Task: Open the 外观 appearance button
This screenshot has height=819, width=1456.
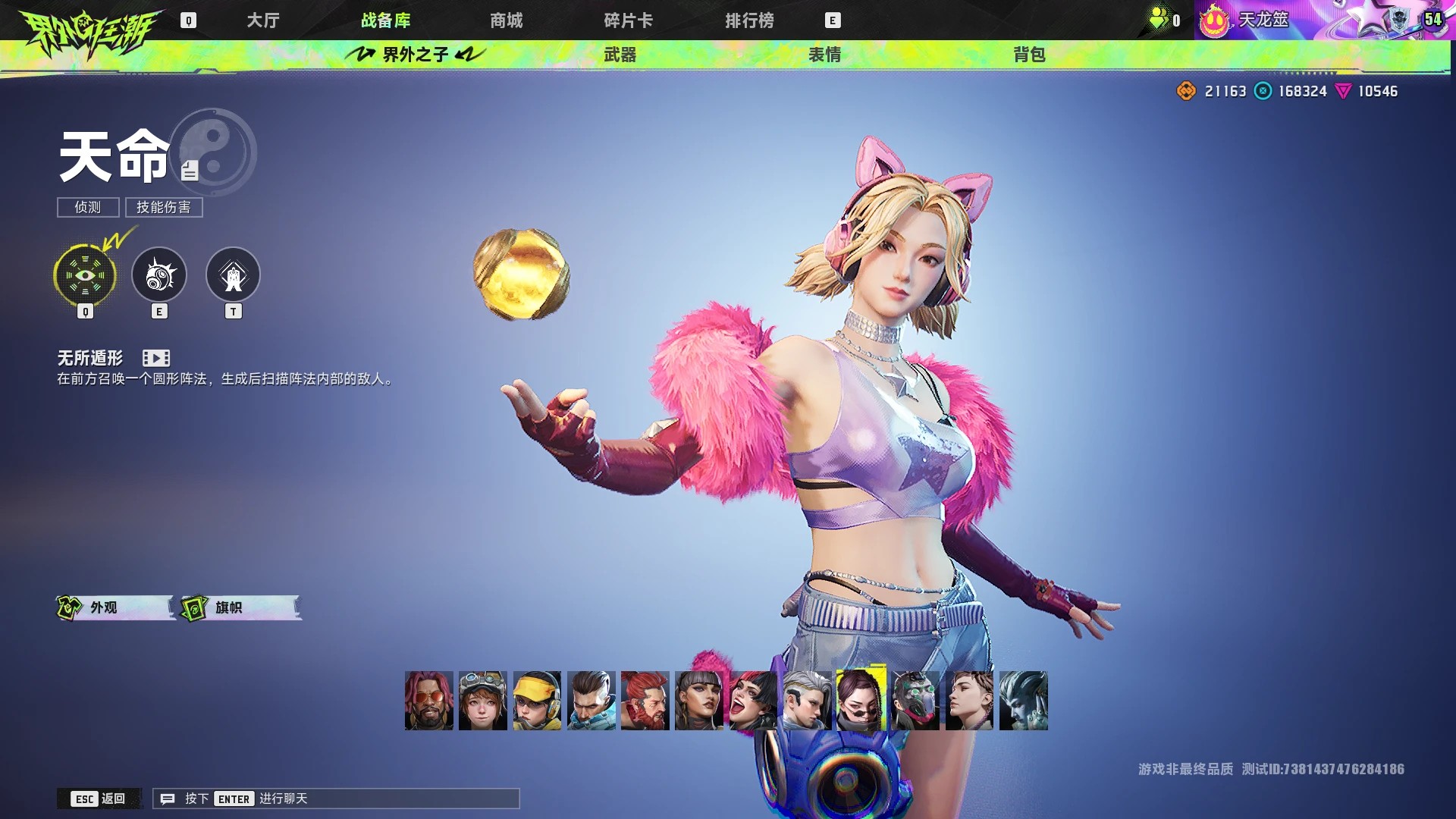Action: click(x=114, y=607)
